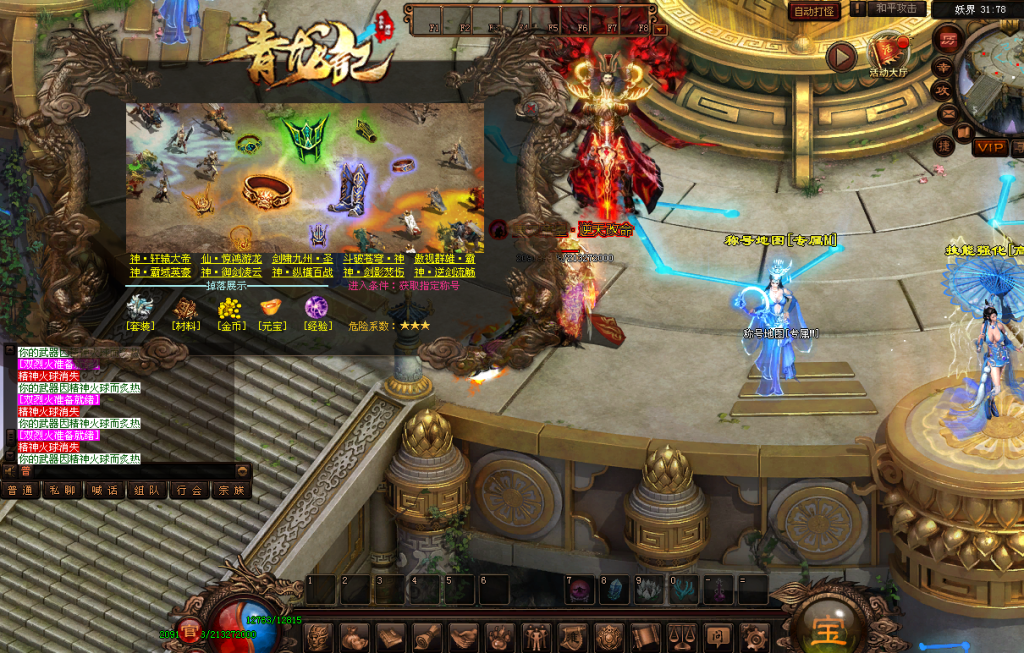Select the 组队 team chat tab
This screenshot has height=653, width=1024.
[147, 491]
